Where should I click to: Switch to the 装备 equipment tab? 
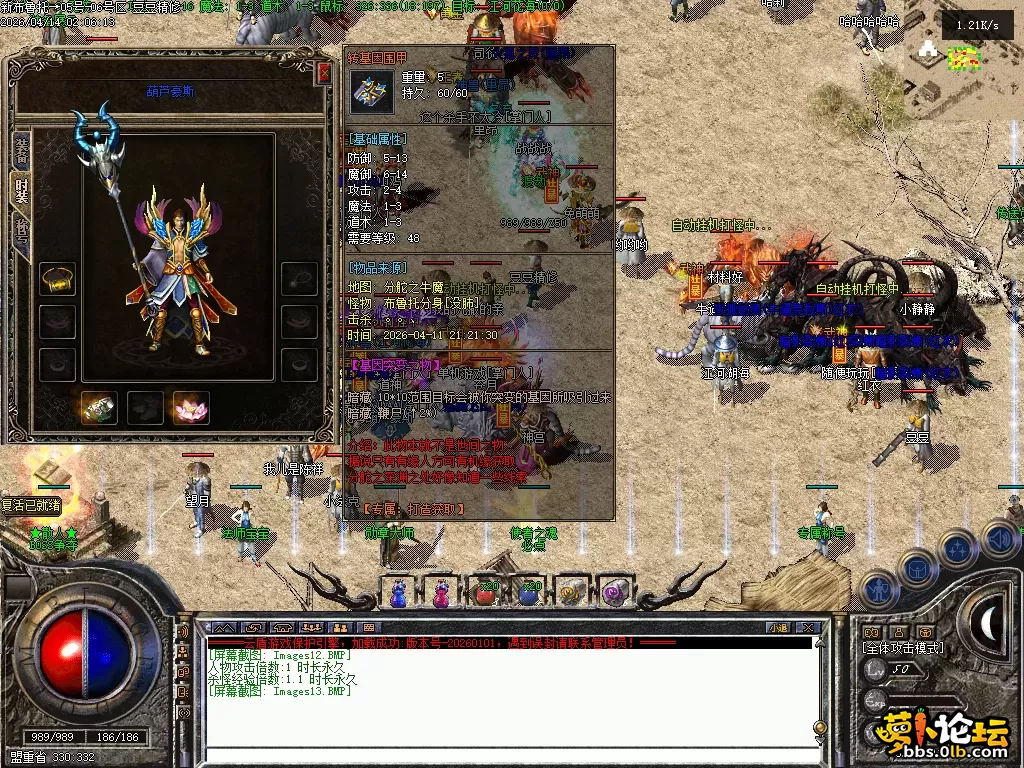click(21, 150)
